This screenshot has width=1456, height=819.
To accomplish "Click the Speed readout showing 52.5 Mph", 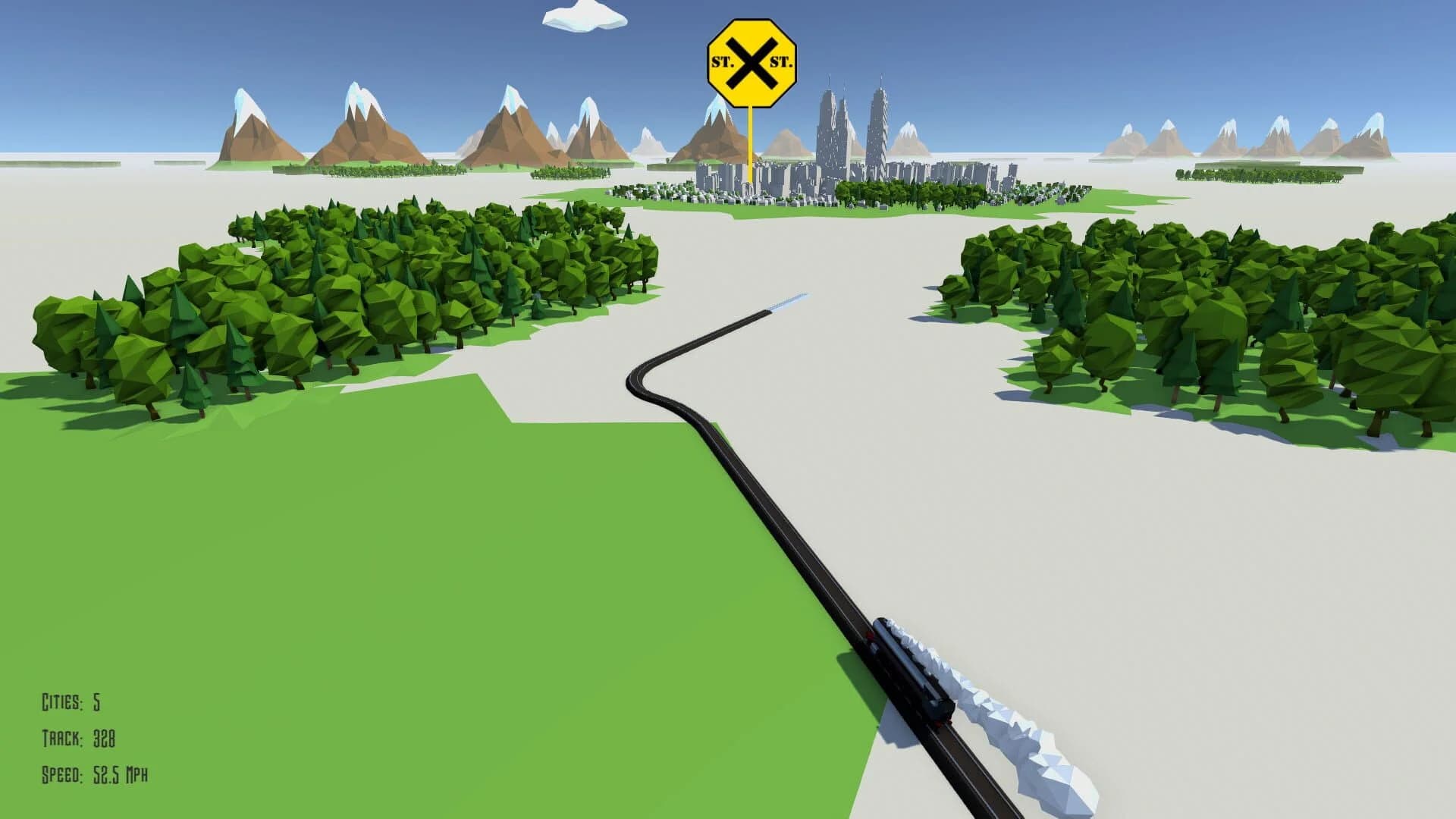I will tap(96, 775).
